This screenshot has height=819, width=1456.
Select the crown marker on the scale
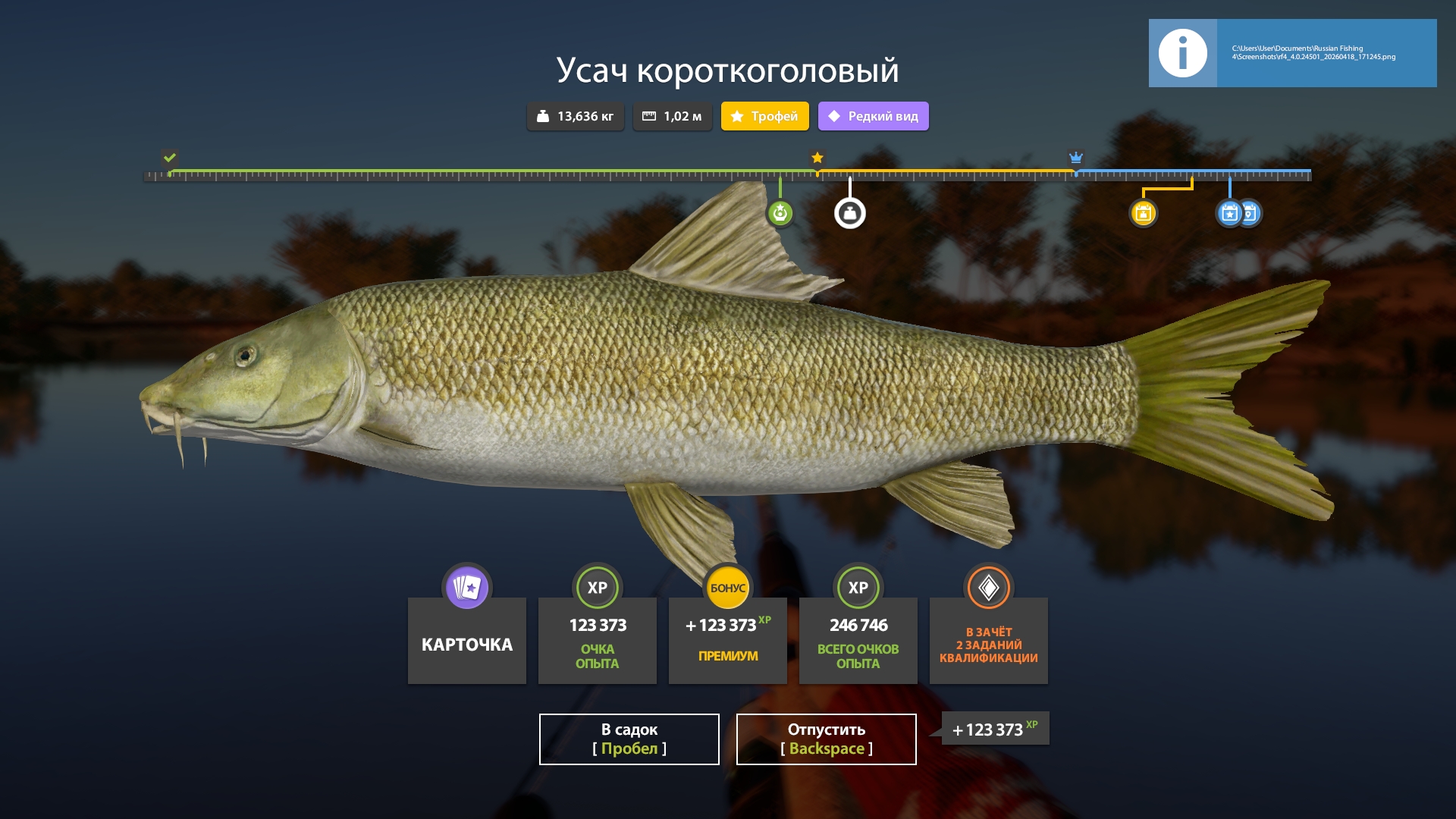point(1075,158)
